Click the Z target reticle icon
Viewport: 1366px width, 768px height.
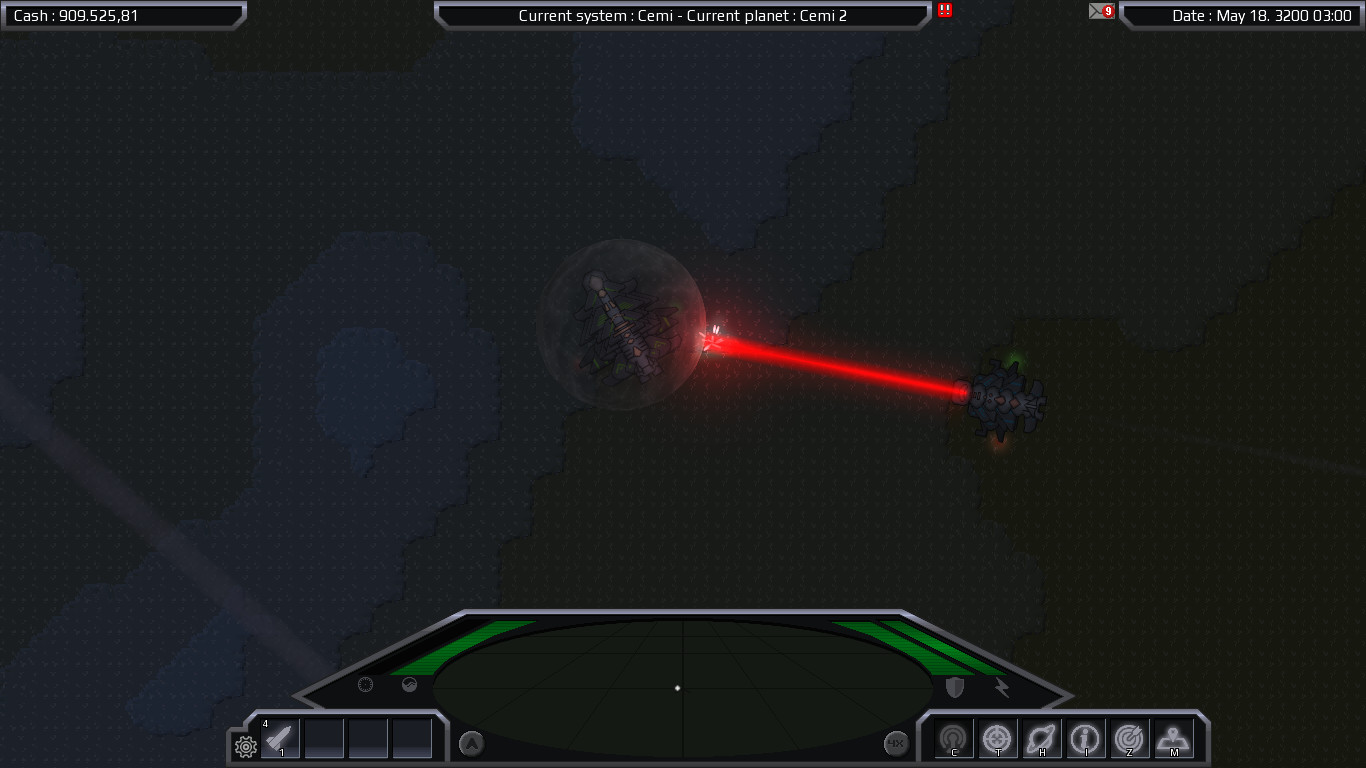pyautogui.click(x=1129, y=738)
